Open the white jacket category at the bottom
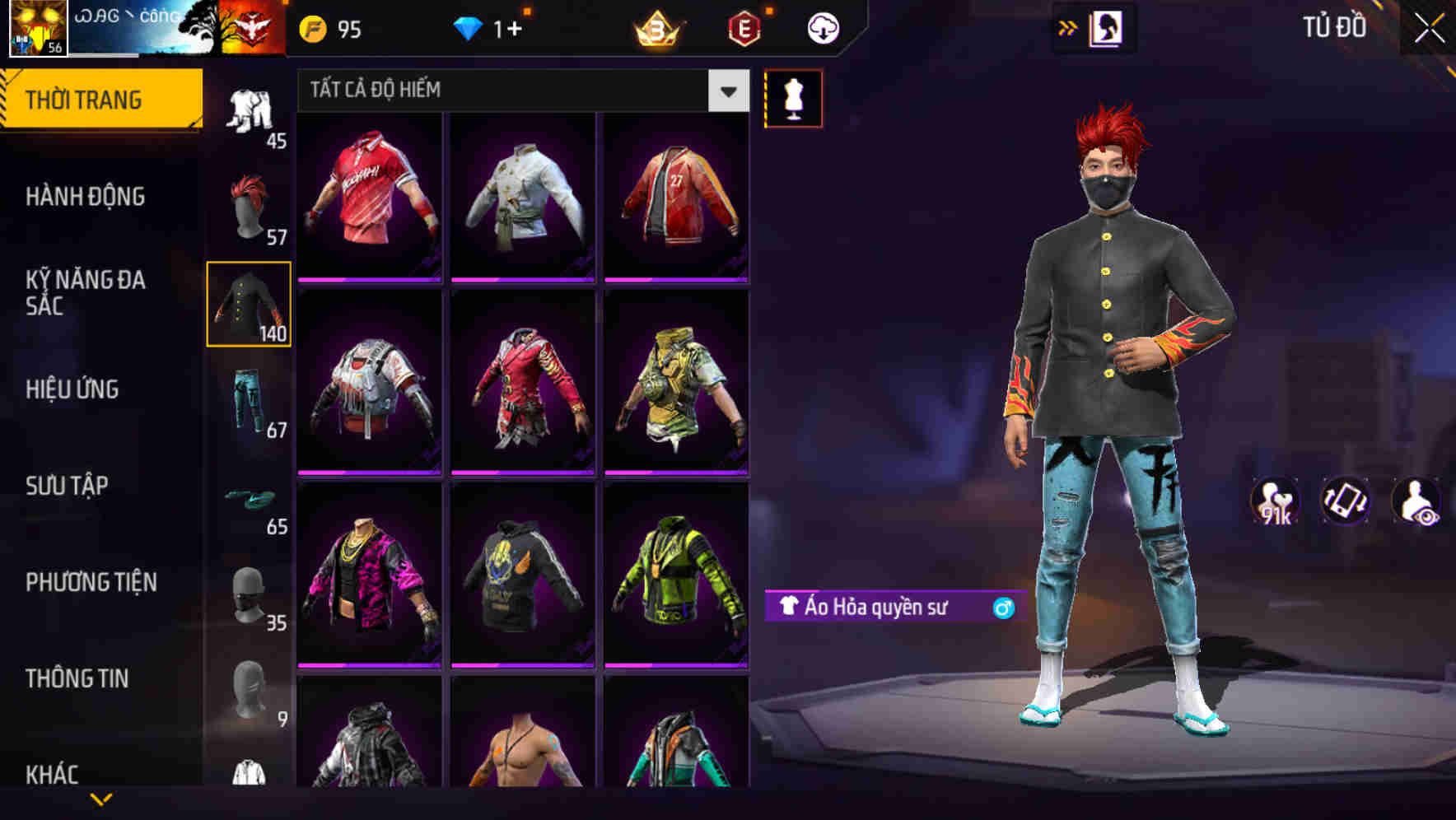 249,774
